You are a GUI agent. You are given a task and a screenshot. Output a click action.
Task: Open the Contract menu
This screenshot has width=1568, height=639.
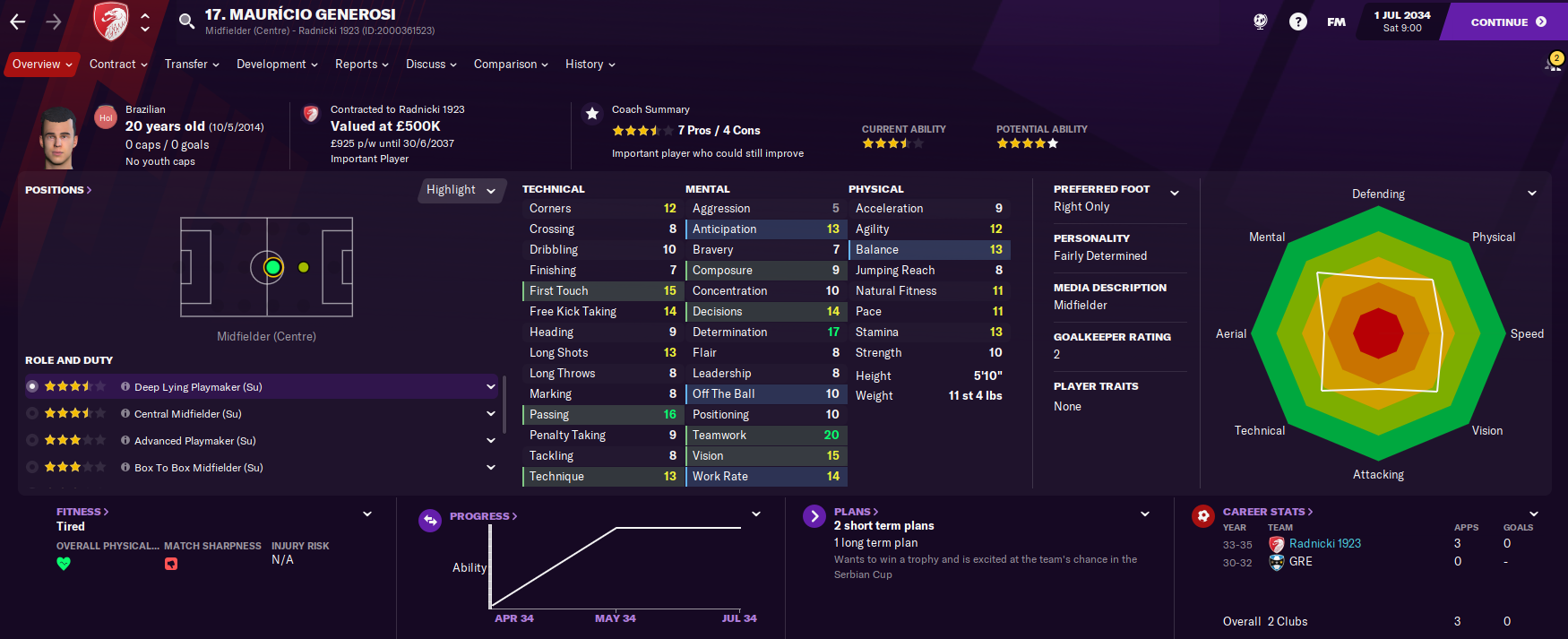pyautogui.click(x=119, y=65)
